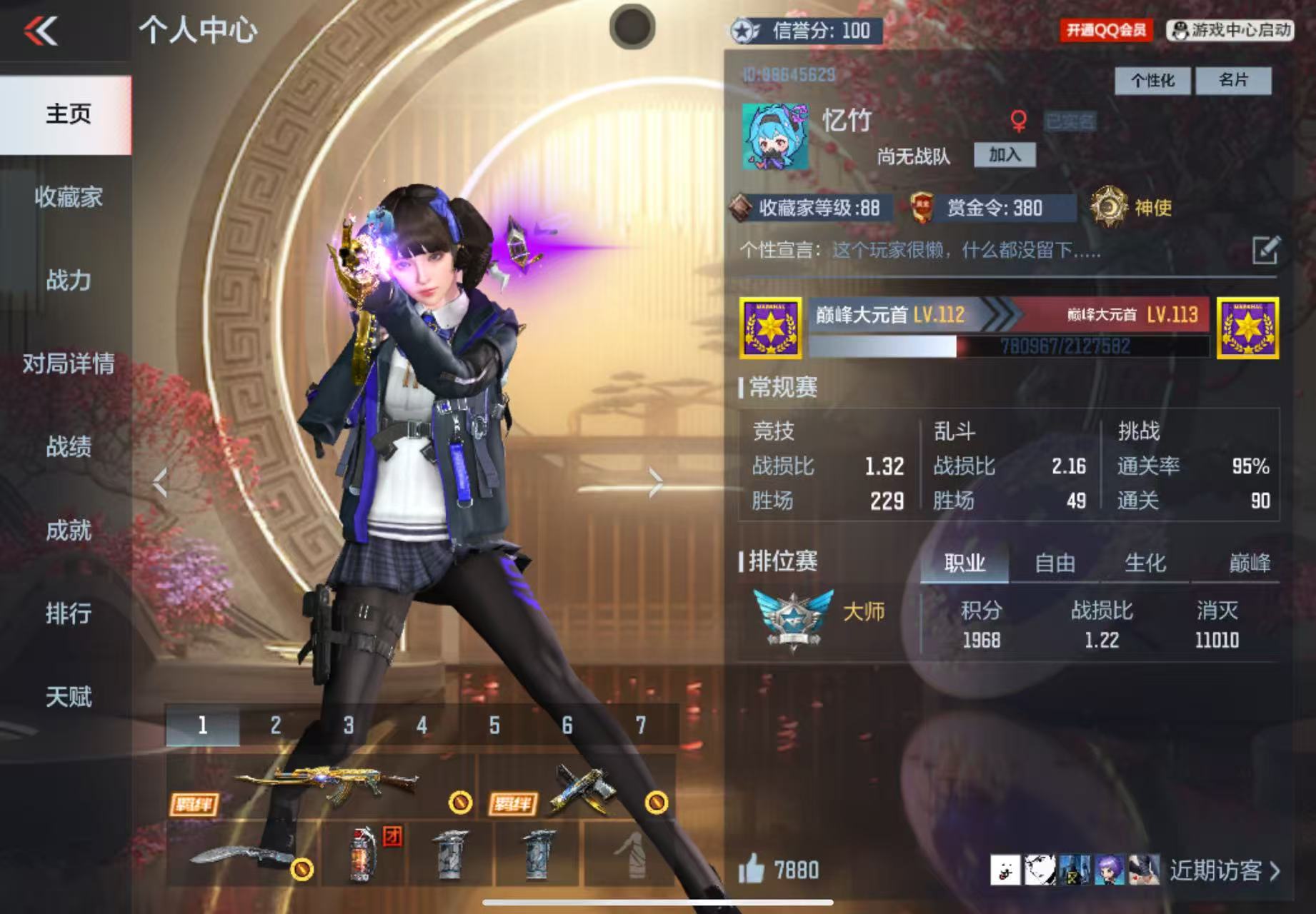Go back using the double-arrow button
The height and width of the screenshot is (914, 1316).
pyautogui.click(x=41, y=31)
